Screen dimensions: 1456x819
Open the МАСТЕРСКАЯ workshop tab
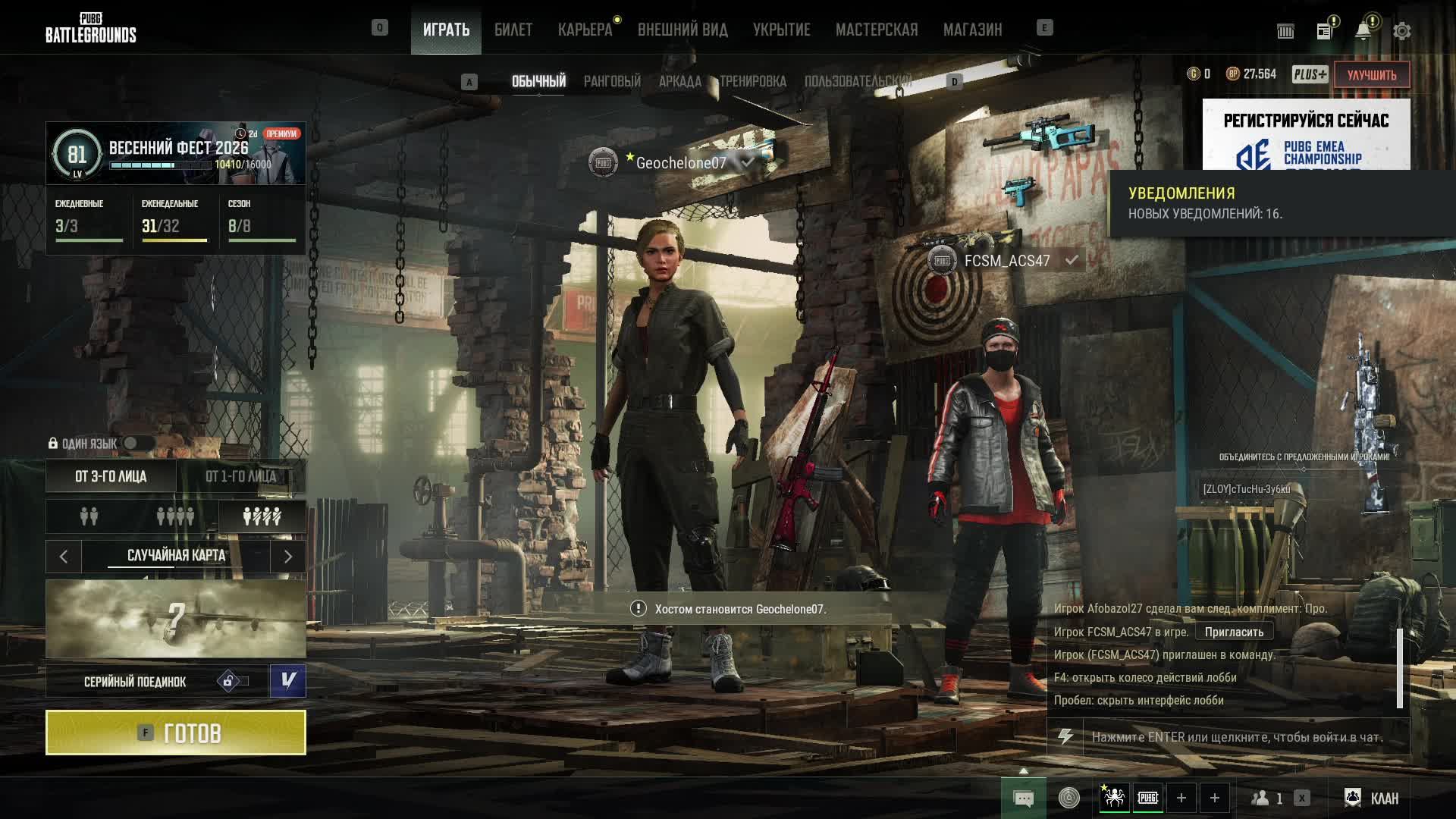click(877, 30)
